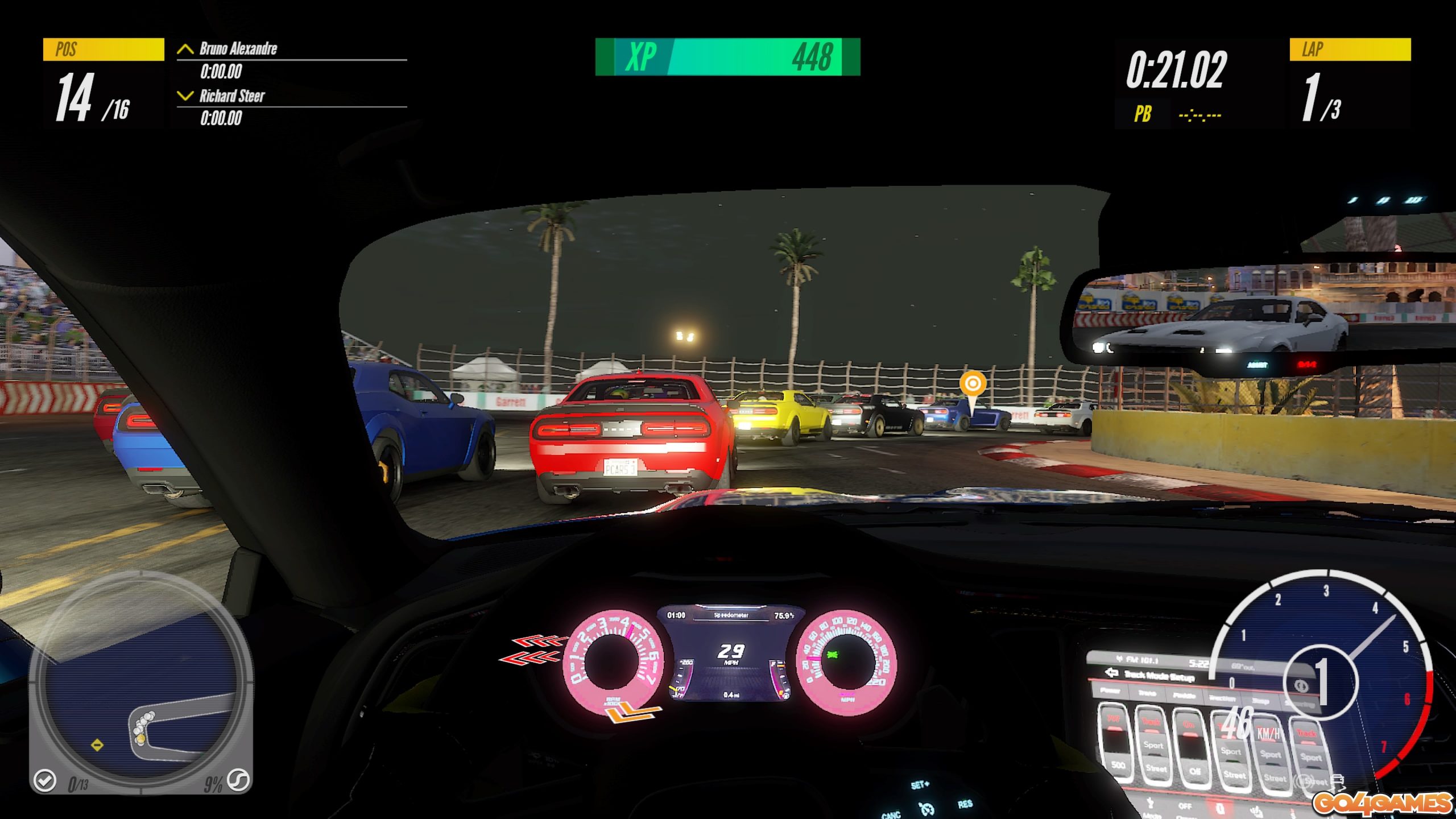The height and width of the screenshot is (819, 1456).
Task: Toggle Track mode in the Power column
Action: click(1115, 718)
